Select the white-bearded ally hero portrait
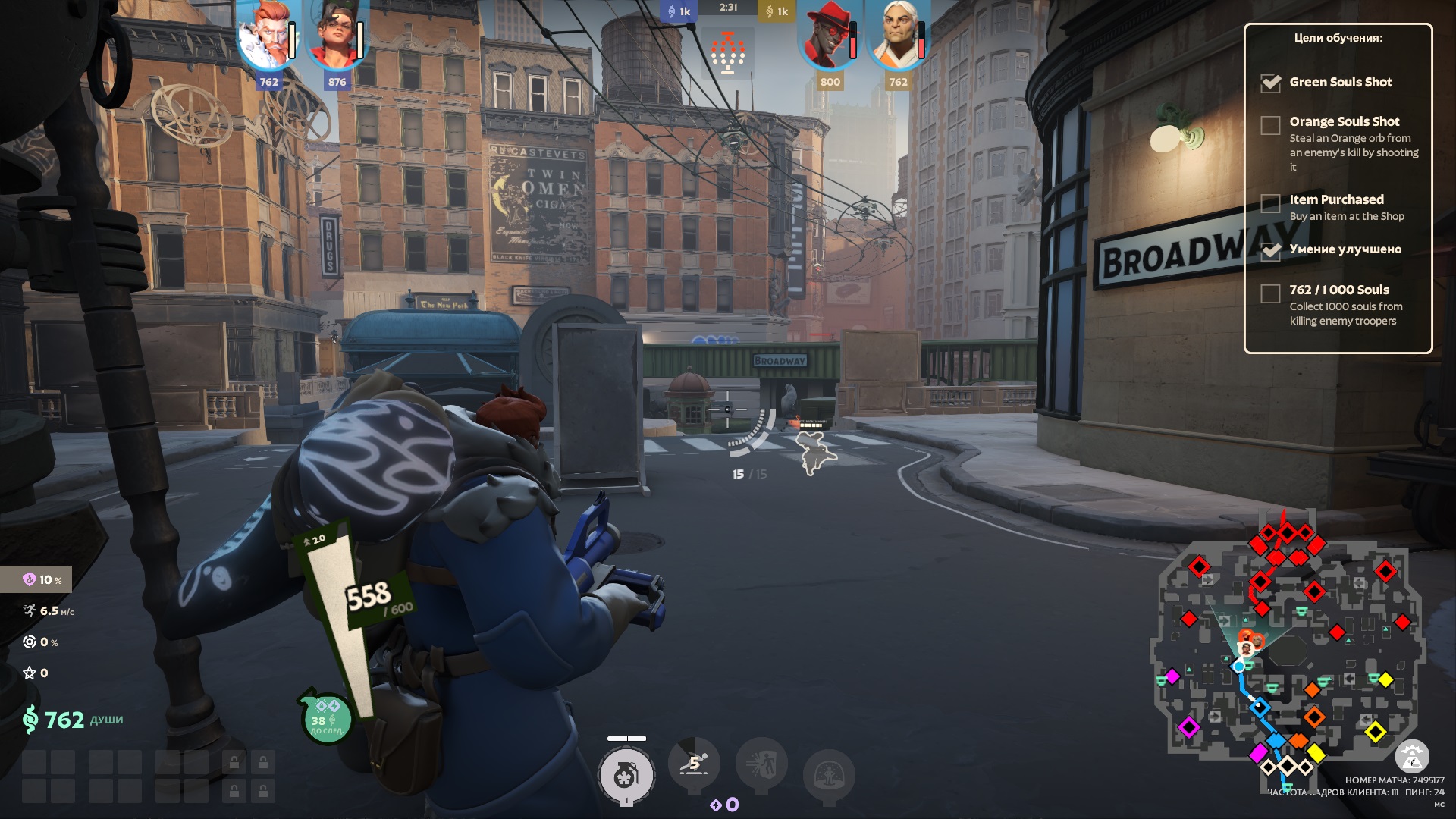 [268, 36]
